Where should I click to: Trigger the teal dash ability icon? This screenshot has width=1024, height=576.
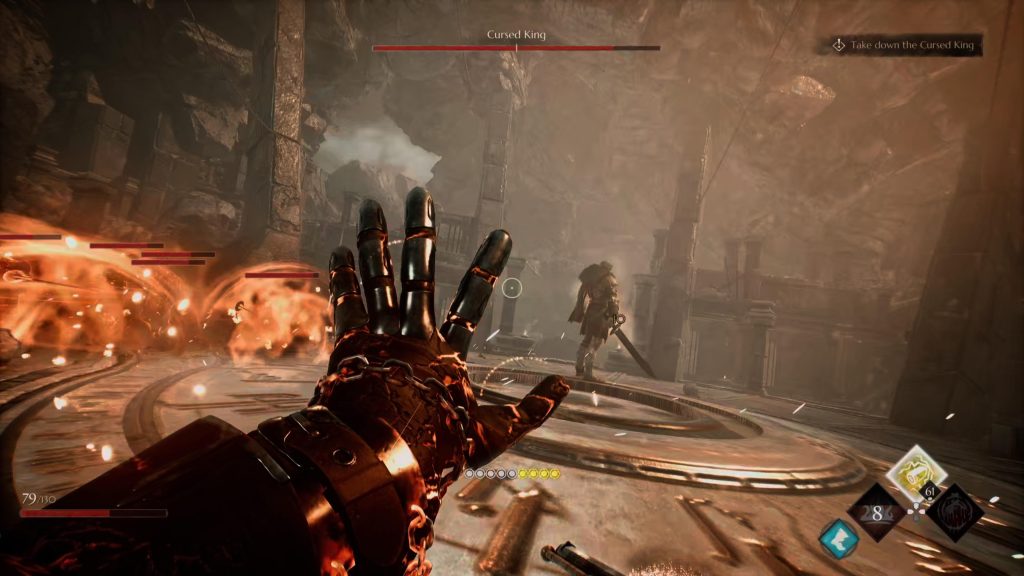point(838,539)
